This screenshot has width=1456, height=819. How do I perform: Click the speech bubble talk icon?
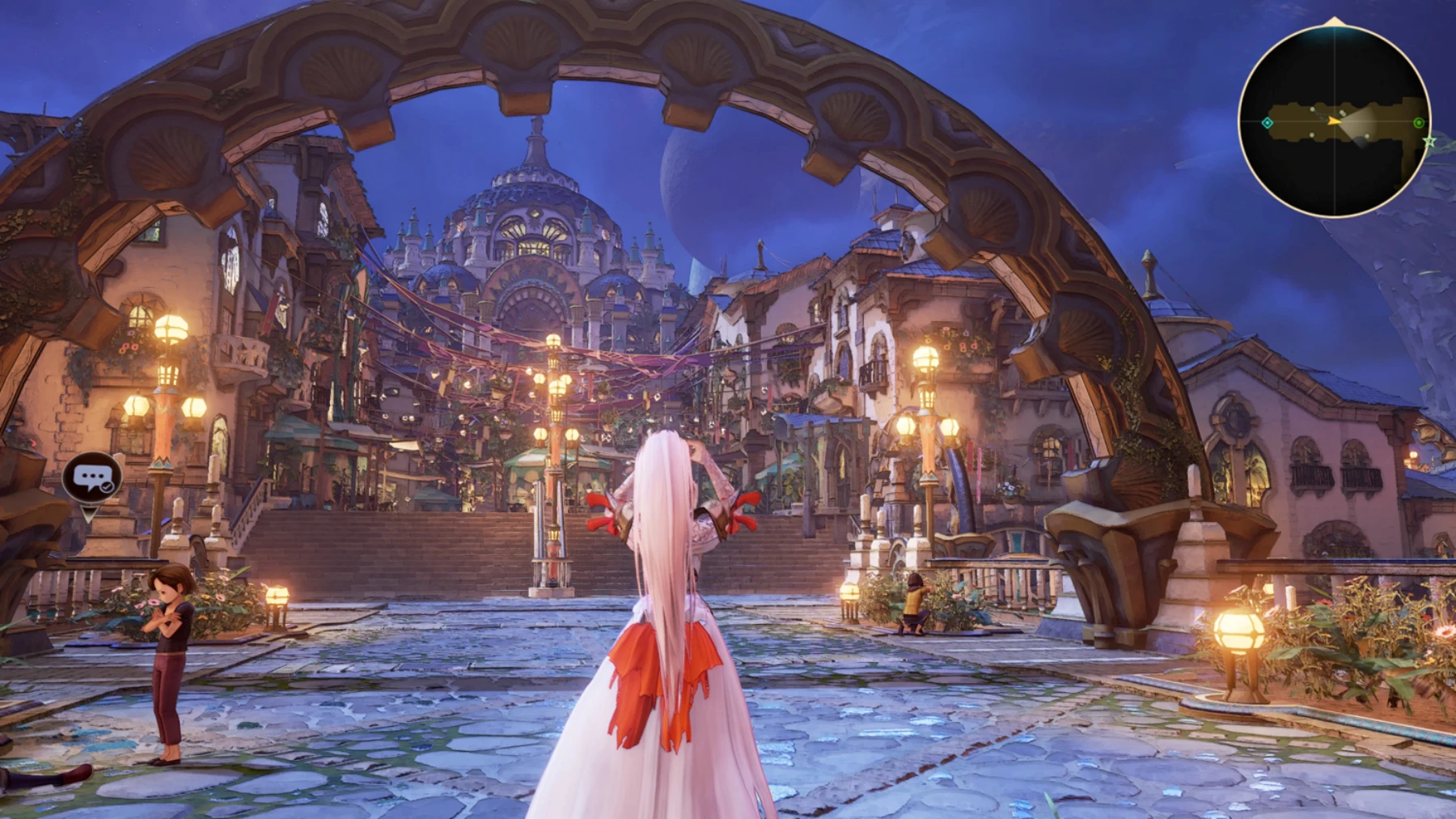(x=92, y=477)
